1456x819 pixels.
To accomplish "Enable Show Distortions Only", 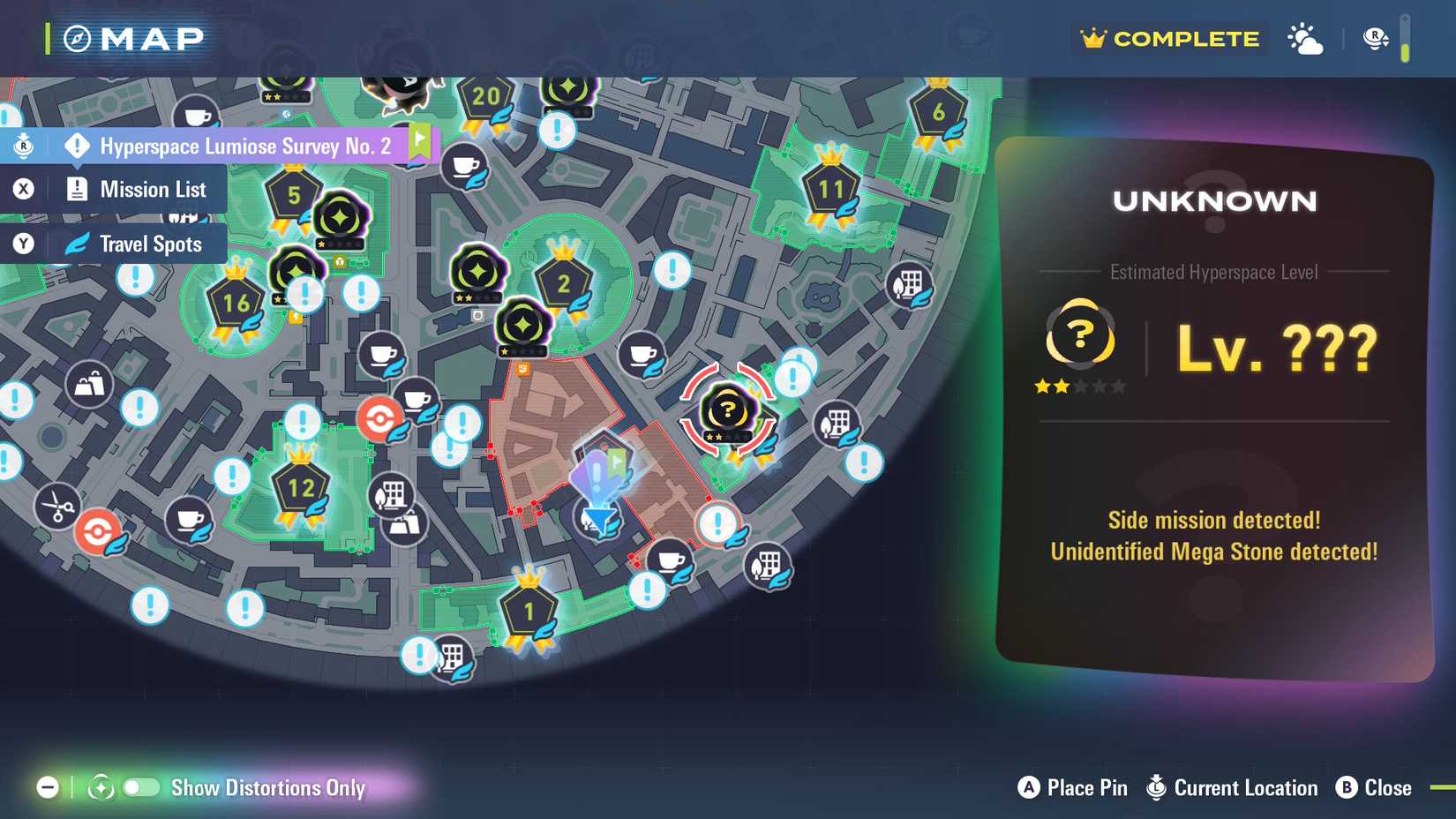I will click(141, 788).
